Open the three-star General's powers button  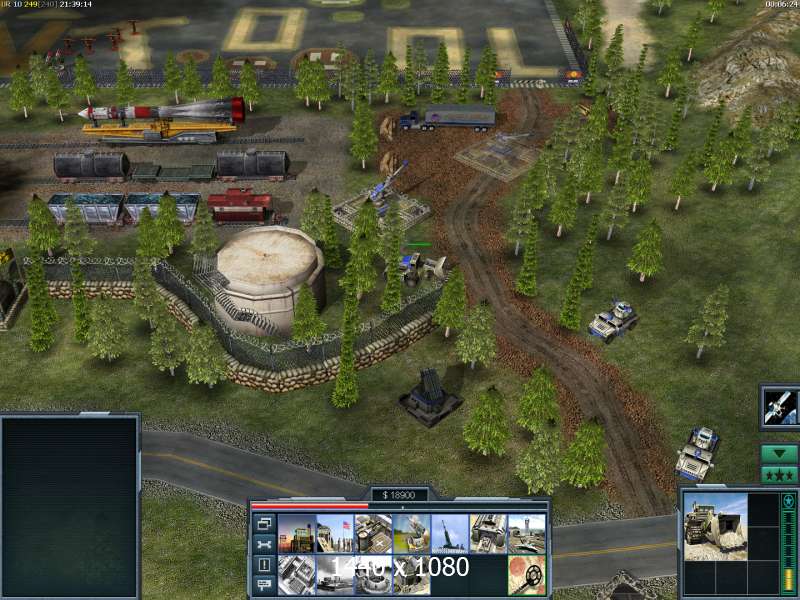pyautogui.click(x=779, y=475)
